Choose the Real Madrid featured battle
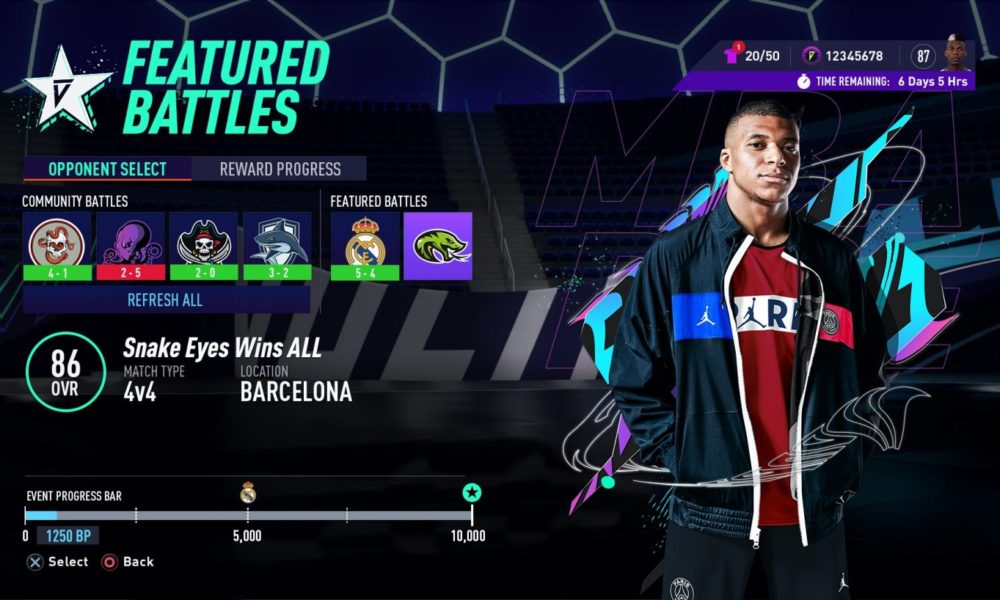Screen dimensions: 1000x600 click(365, 245)
